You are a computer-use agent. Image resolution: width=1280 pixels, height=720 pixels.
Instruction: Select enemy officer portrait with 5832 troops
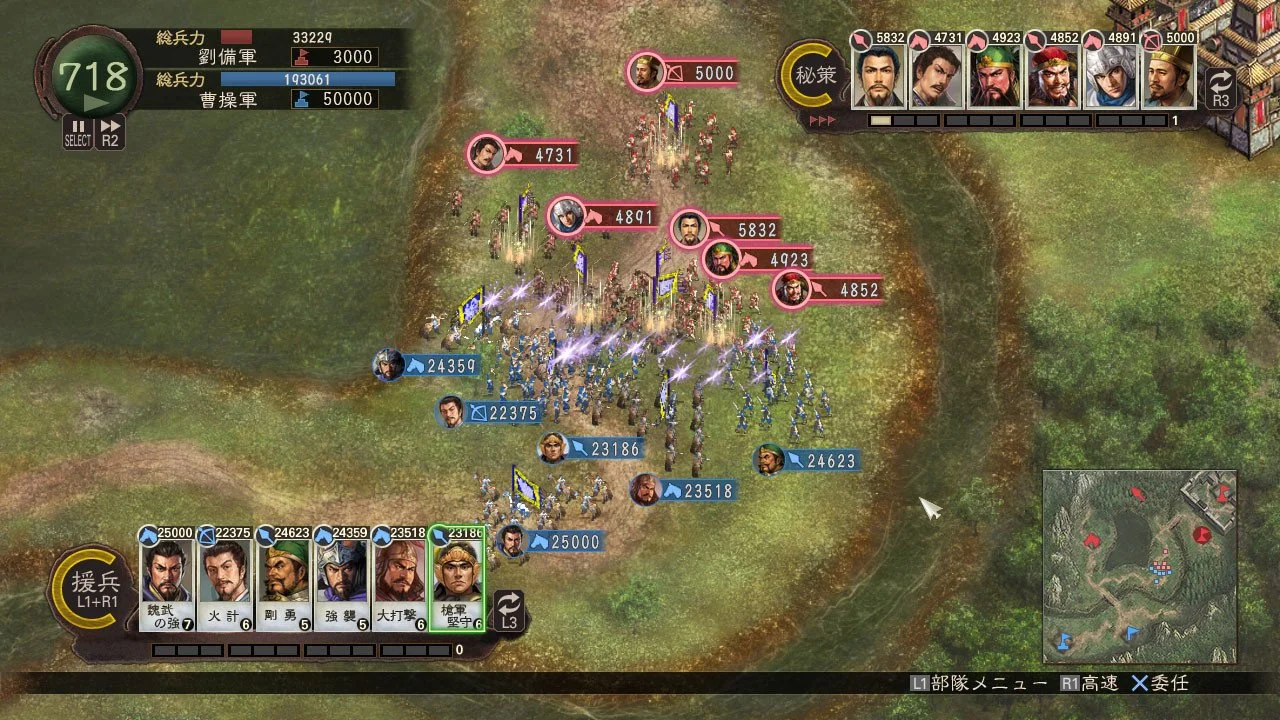pos(879,76)
